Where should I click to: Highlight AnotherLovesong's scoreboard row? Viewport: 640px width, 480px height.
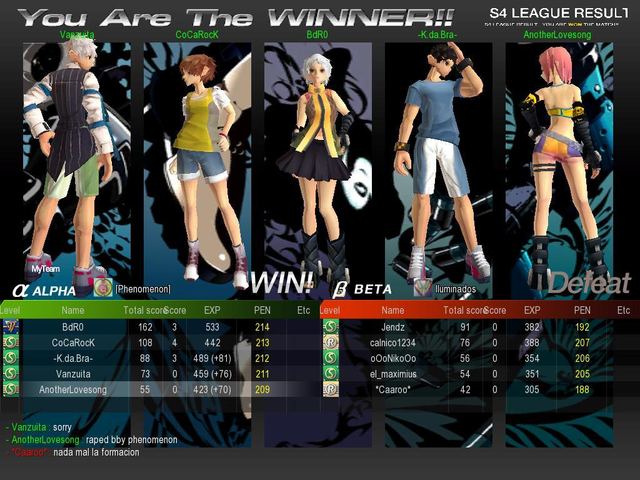click(x=160, y=389)
